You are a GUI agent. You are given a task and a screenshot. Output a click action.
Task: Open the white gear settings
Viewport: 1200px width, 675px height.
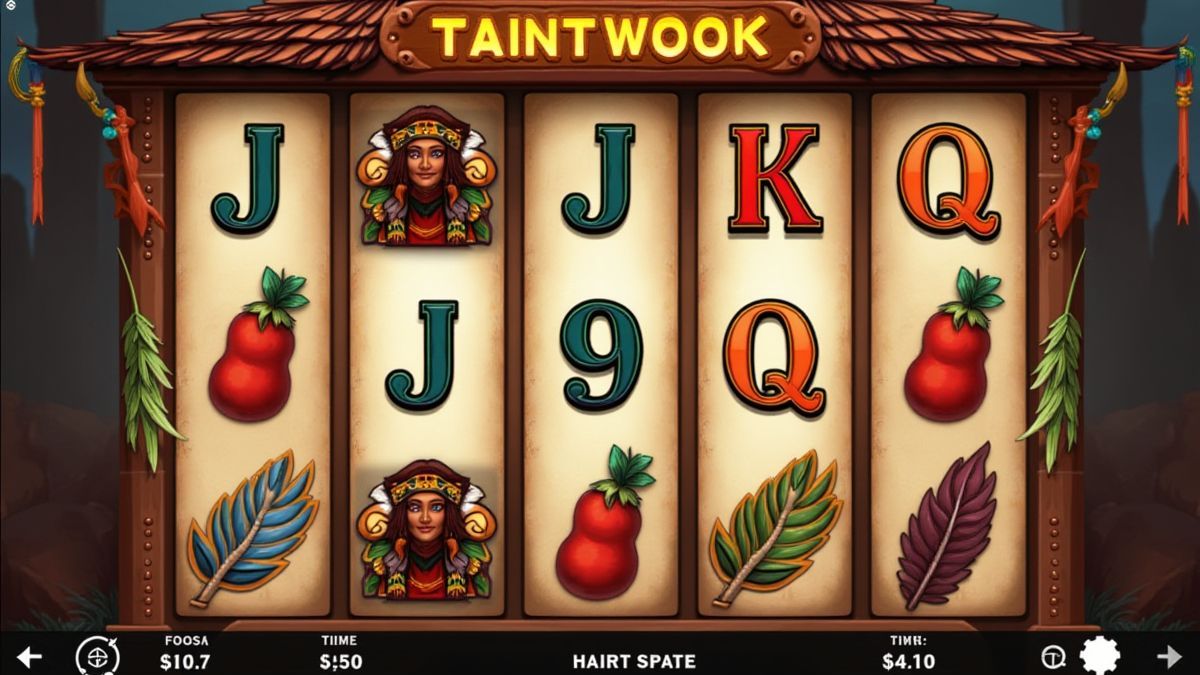pos(1101,656)
